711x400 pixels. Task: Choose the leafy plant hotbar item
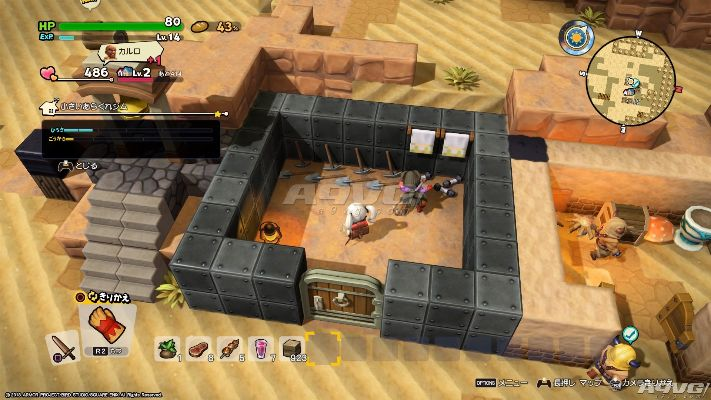165,347
